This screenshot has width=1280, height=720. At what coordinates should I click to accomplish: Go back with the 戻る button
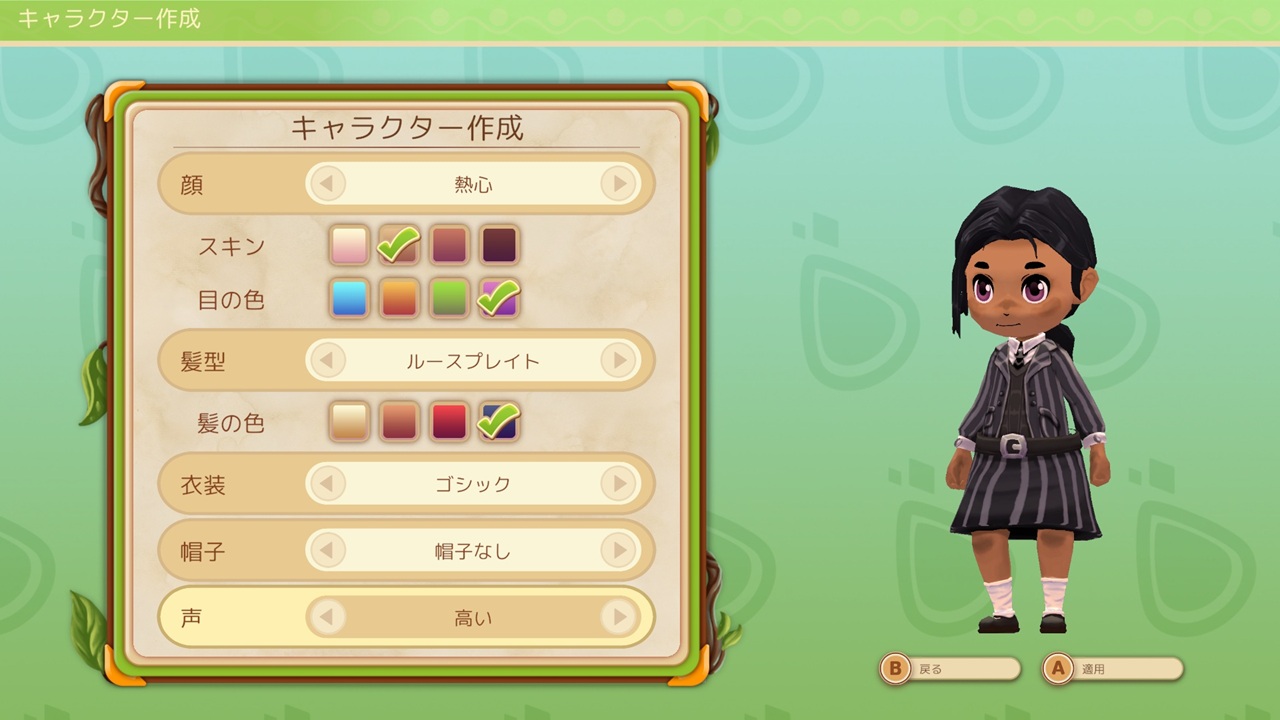click(x=950, y=669)
